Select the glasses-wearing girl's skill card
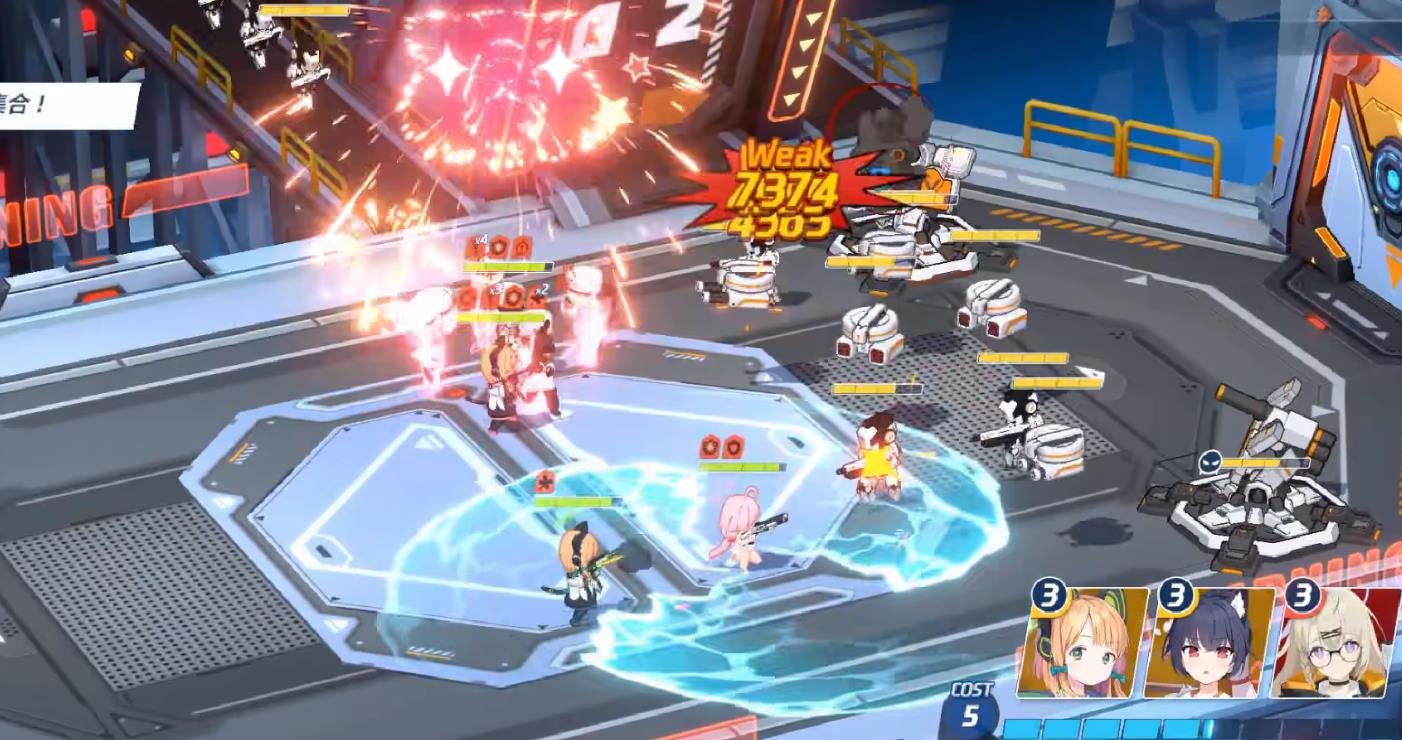The width and height of the screenshot is (1402, 740). click(1336, 643)
